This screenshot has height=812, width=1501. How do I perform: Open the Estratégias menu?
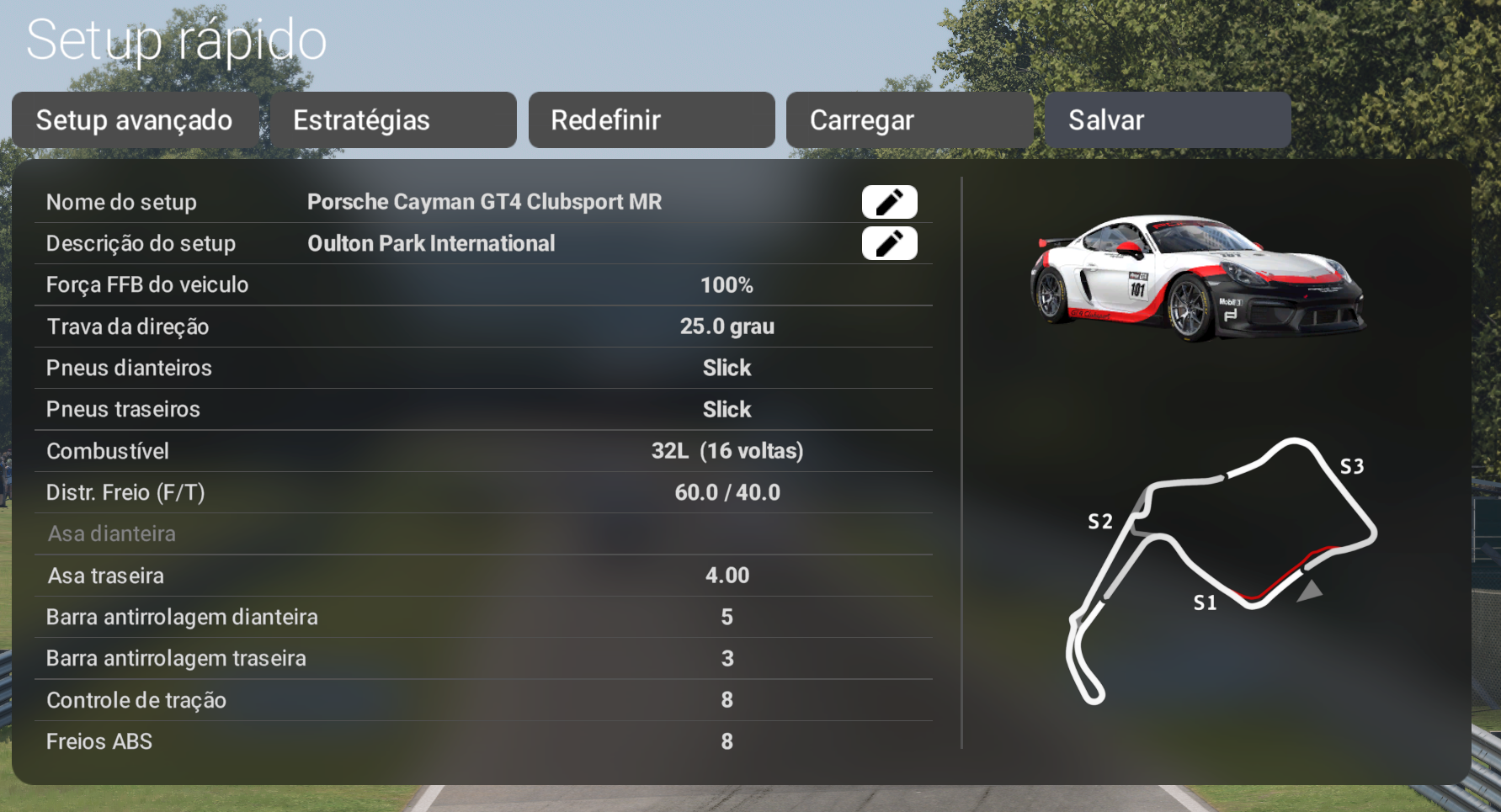pos(393,120)
